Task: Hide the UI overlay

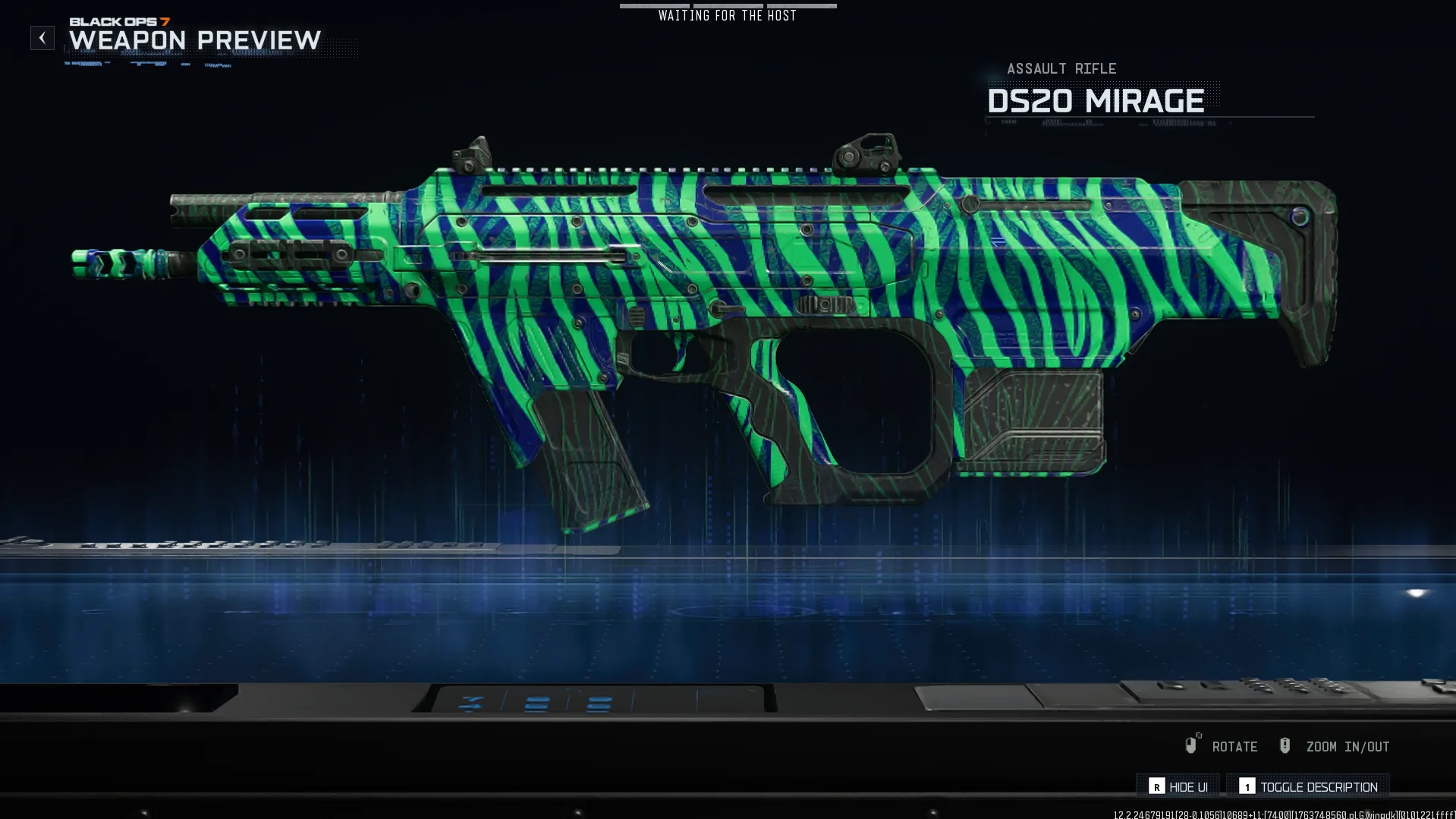Action: pos(1178,786)
